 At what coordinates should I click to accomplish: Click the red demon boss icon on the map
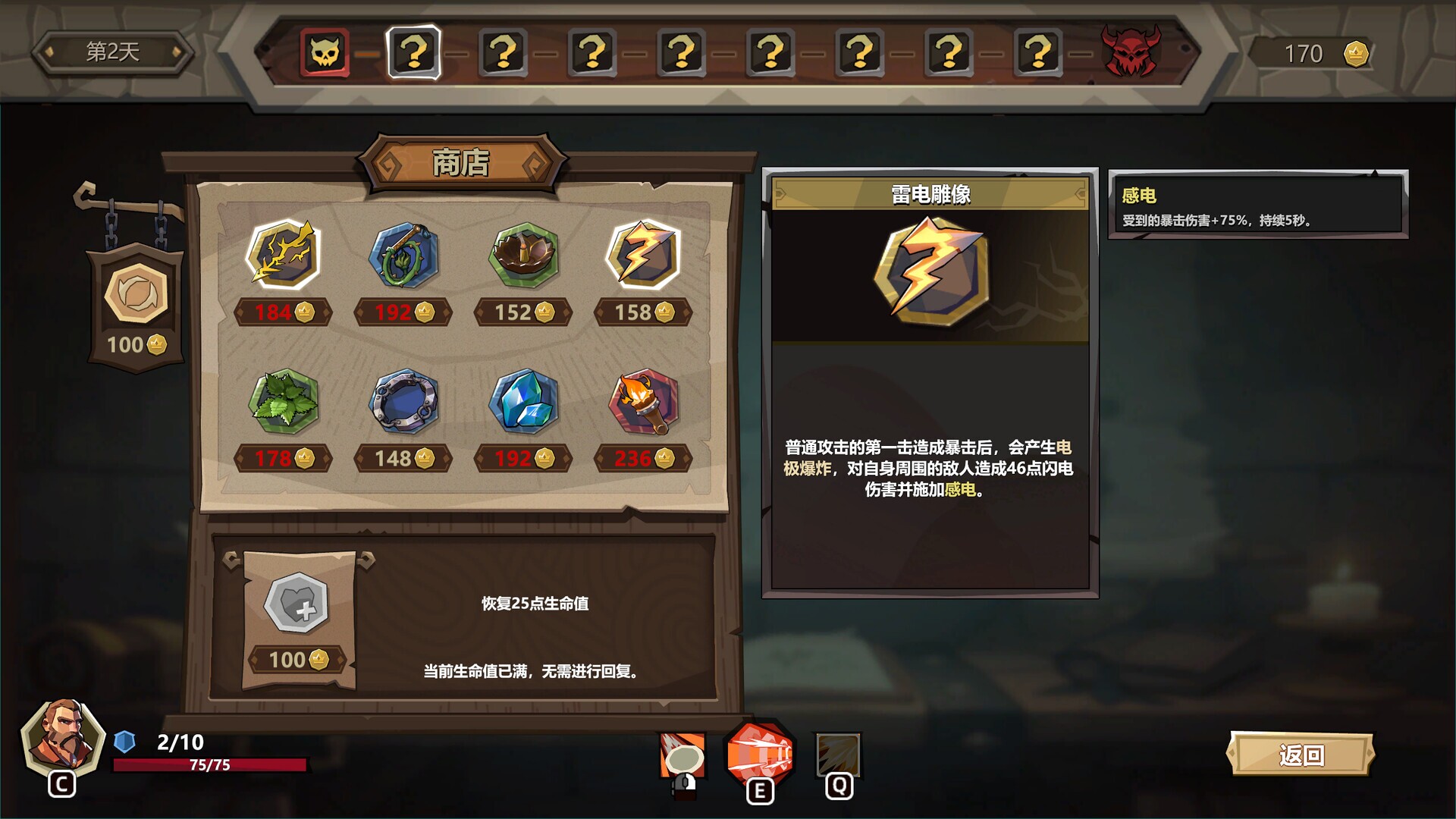1131,52
